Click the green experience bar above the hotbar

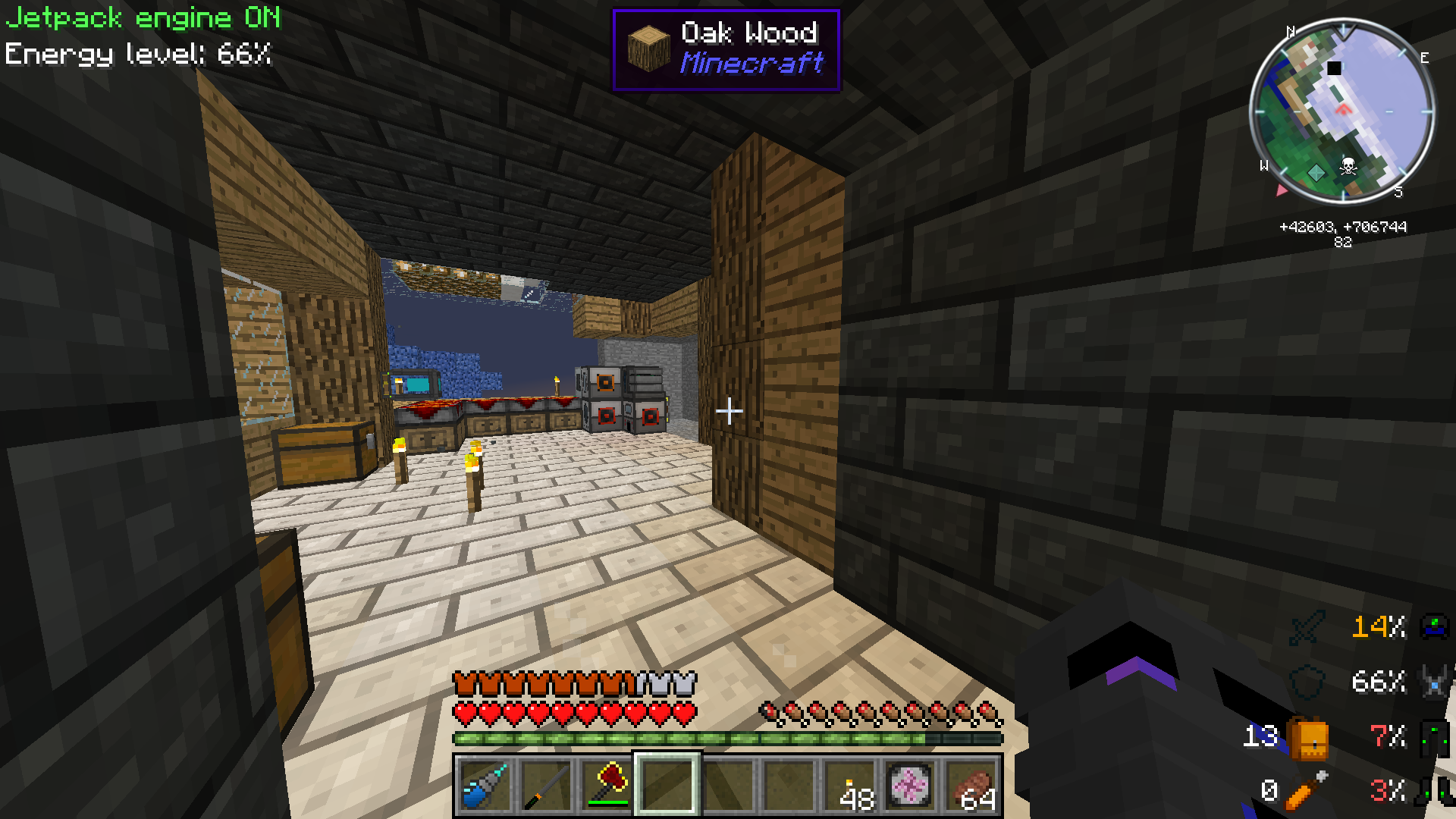[726, 738]
